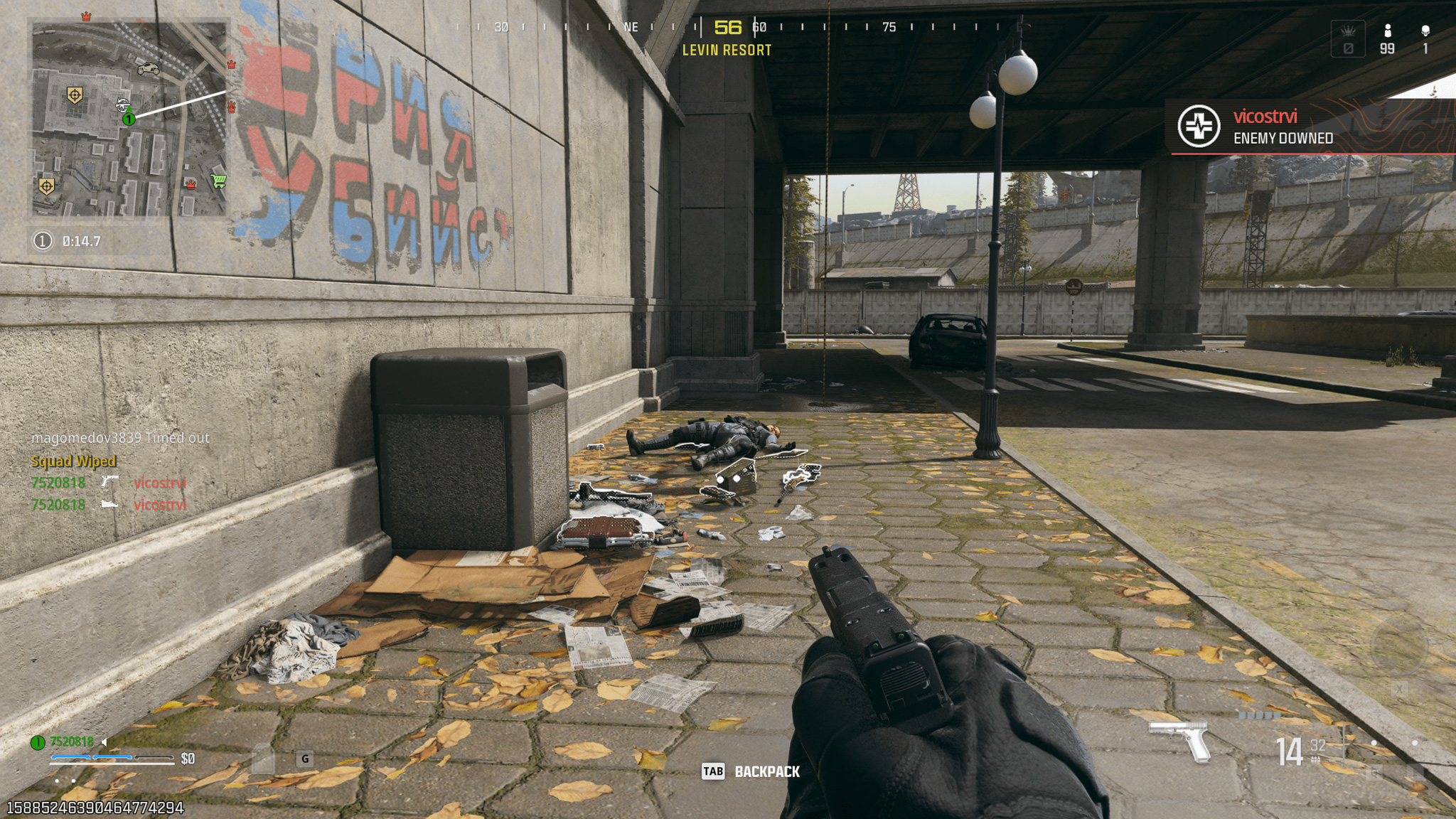The image size is (1456, 819).
Task: Click the magomedov3839 timed out message
Action: point(120,438)
